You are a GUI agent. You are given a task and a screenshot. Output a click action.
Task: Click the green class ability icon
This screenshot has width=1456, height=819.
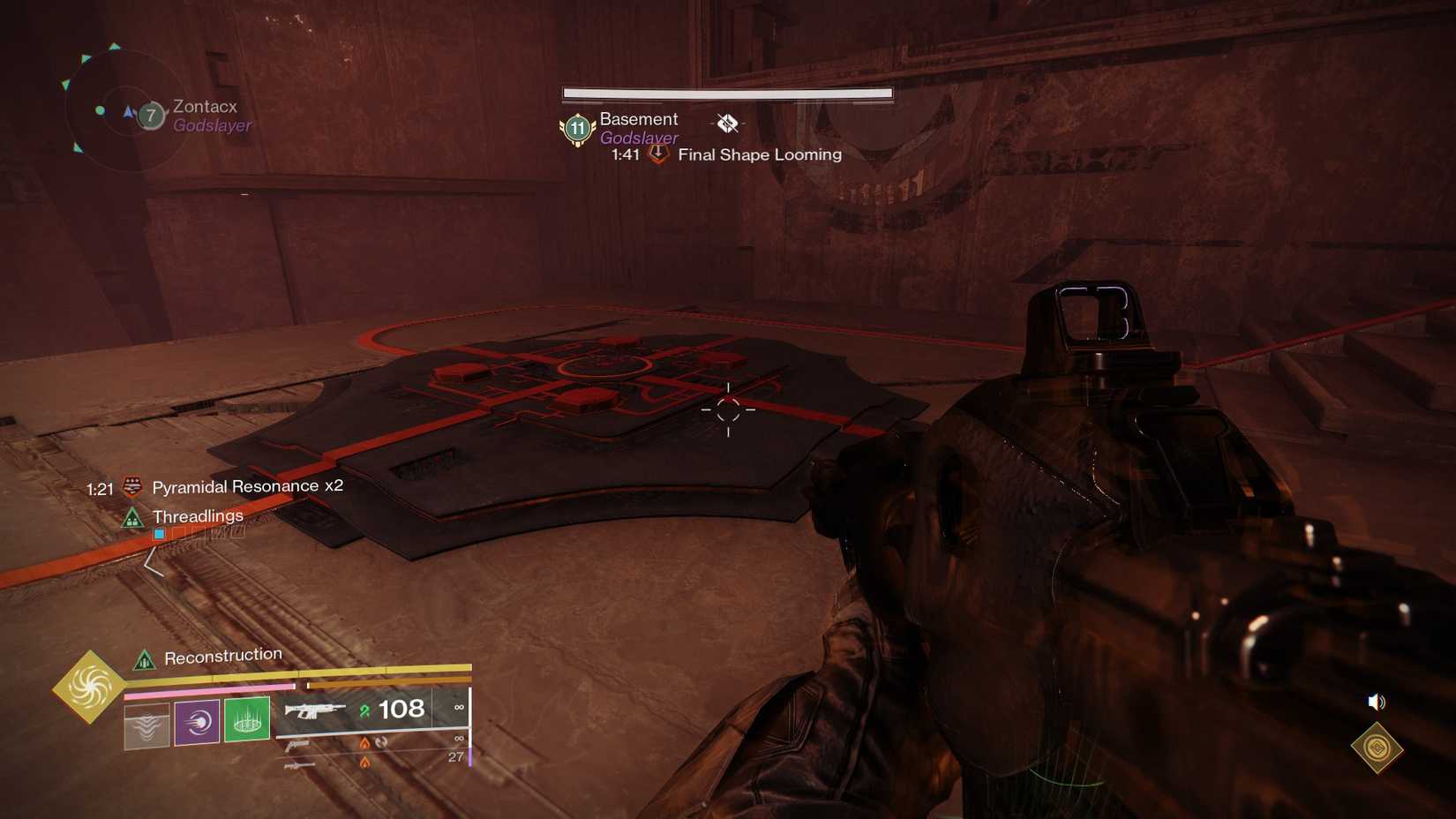(246, 721)
